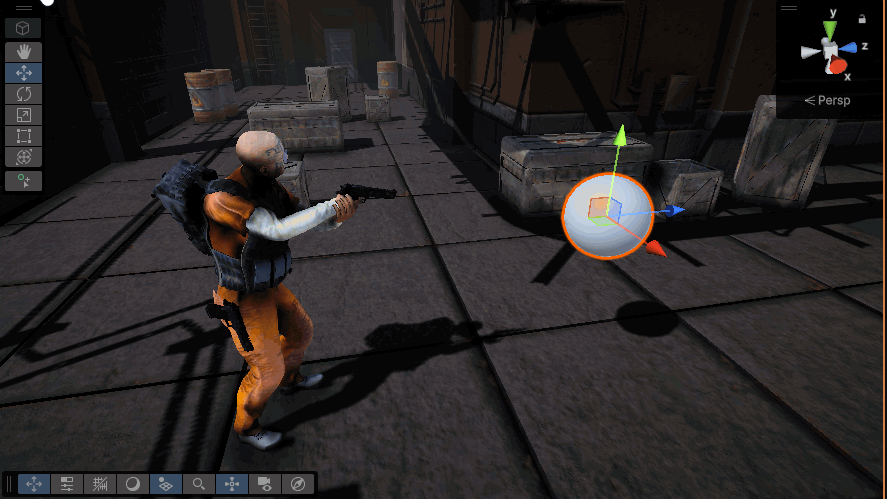Activate the move tool with four arrows

23,72
